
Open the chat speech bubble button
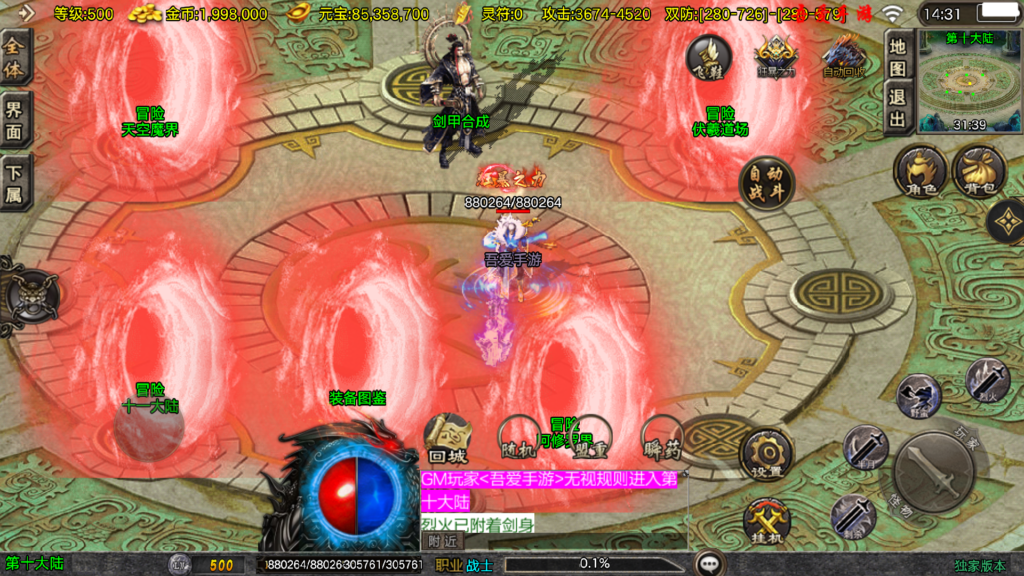[710, 563]
